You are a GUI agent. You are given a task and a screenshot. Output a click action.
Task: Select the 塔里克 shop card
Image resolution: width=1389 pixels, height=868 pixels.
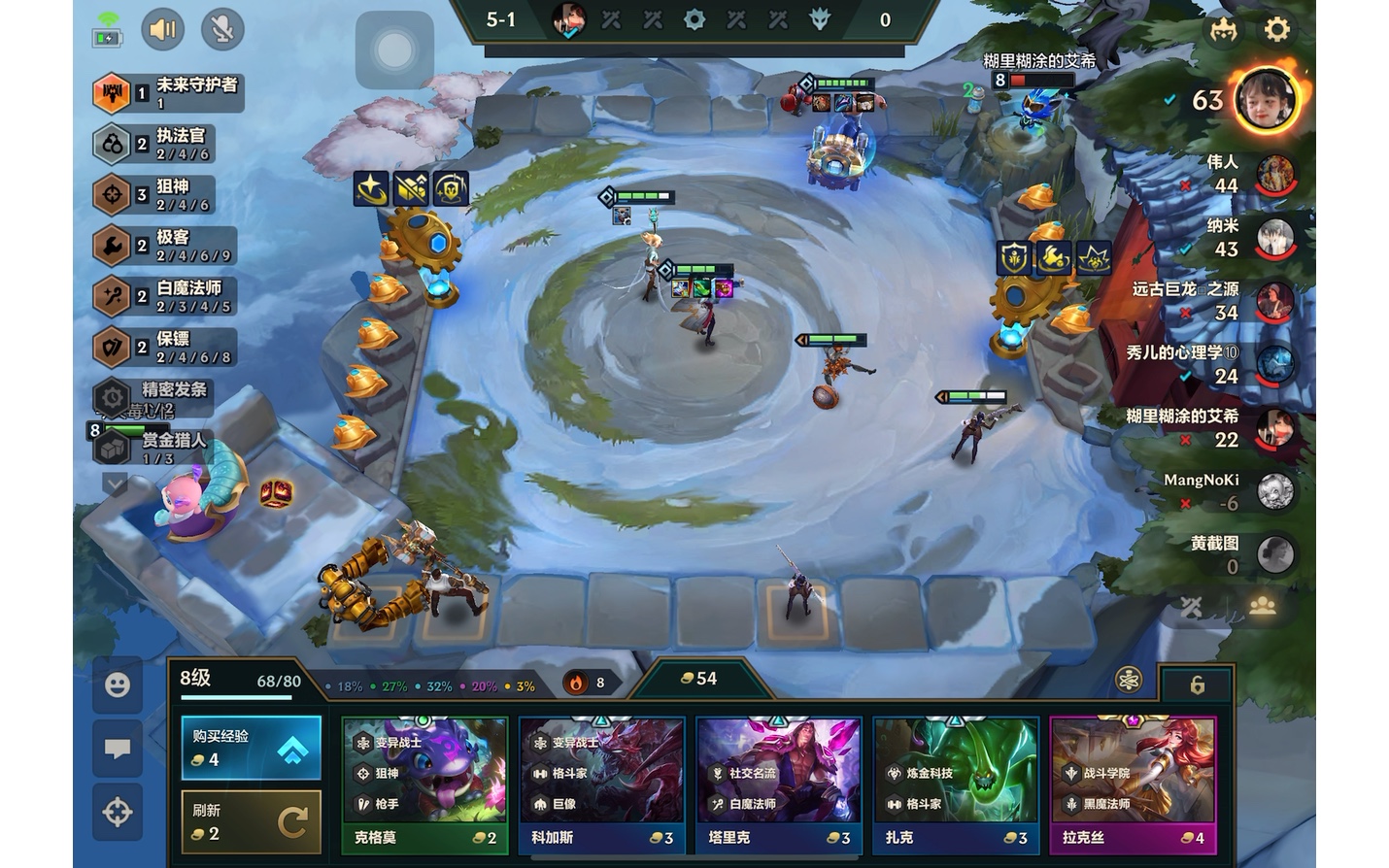pyautogui.click(x=778, y=785)
